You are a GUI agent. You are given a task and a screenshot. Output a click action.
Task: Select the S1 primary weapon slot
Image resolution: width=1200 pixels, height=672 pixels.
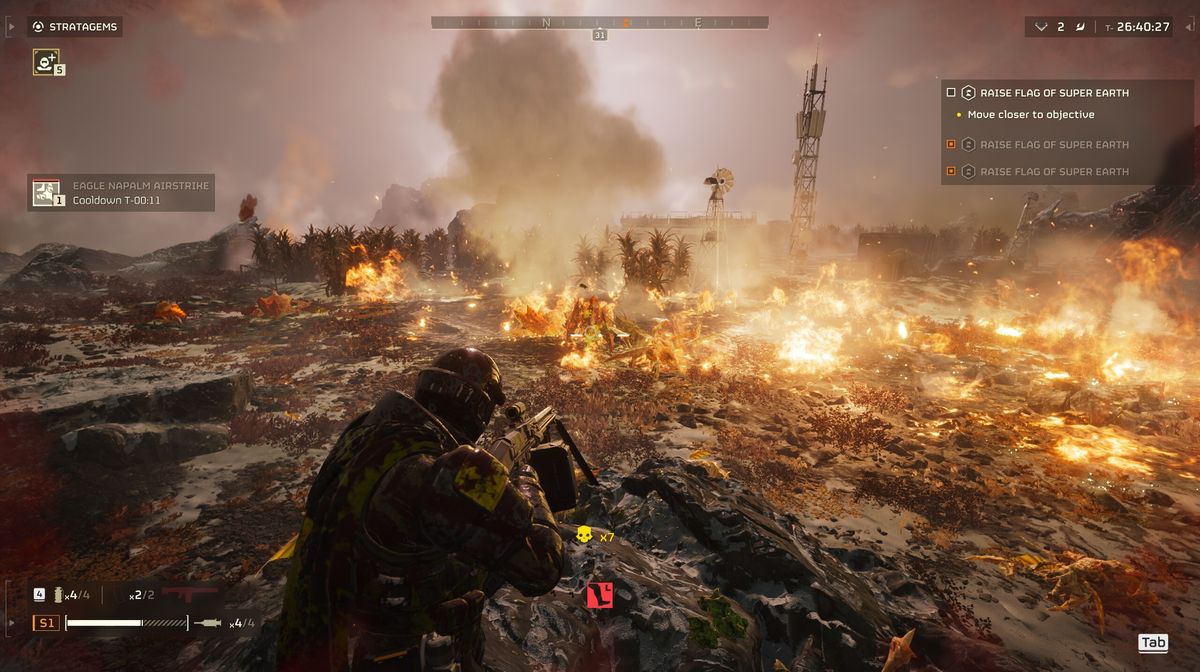[x=46, y=623]
